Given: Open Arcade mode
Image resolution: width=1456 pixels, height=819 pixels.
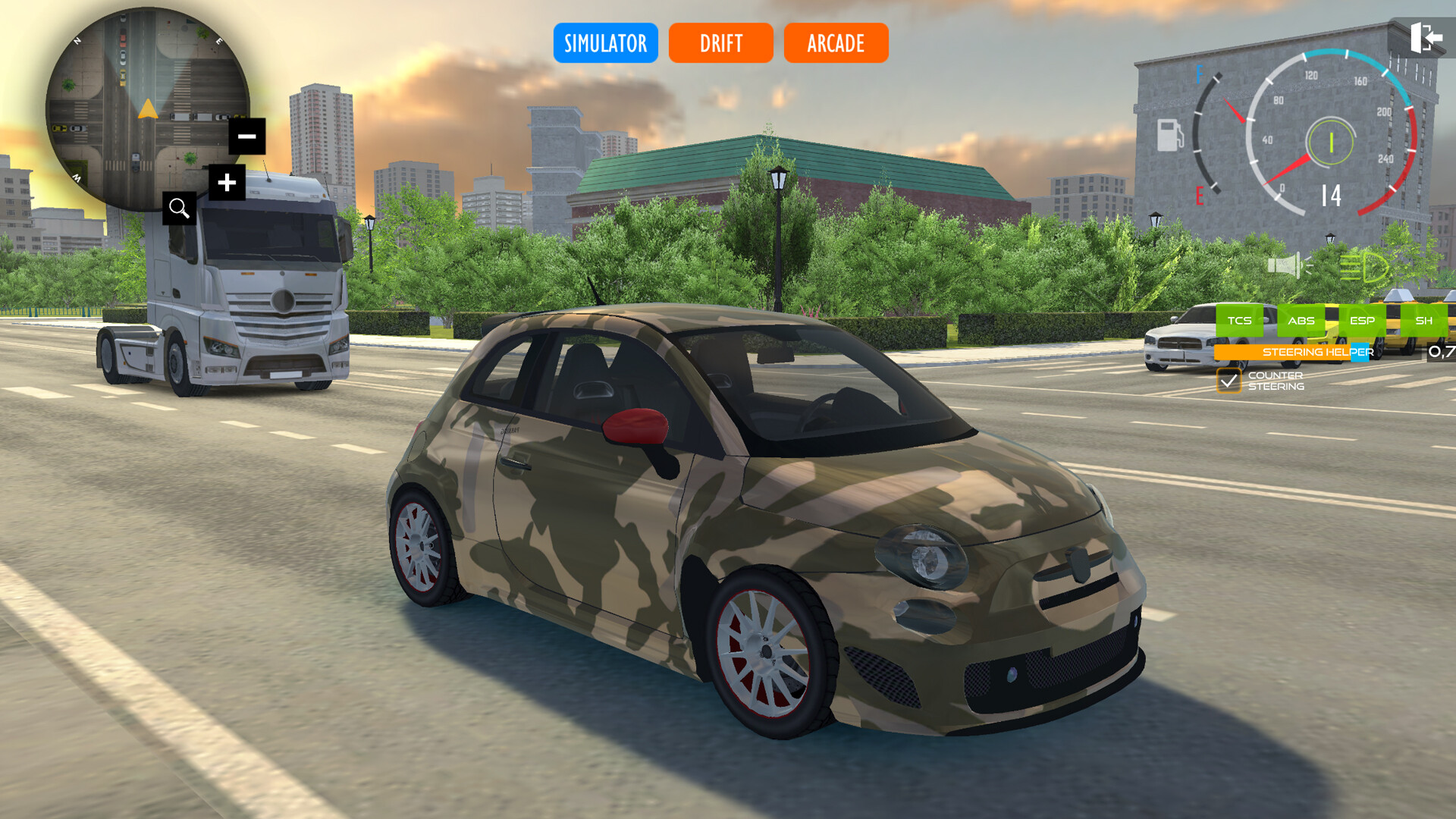Looking at the screenshot, I should [x=835, y=43].
